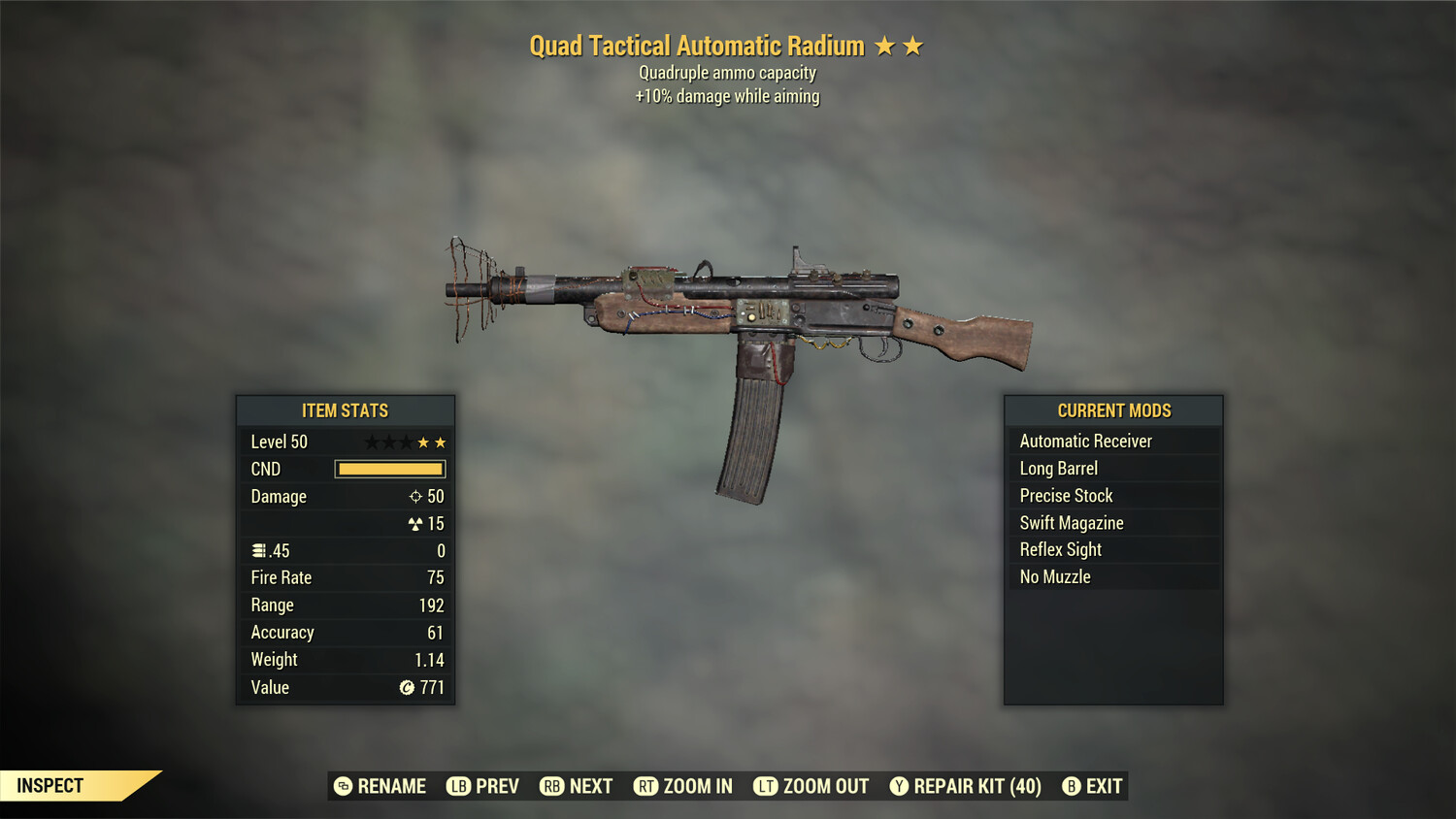
Task: Click the LT button icon beside ZOOM OUT
Action: [x=764, y=786]
